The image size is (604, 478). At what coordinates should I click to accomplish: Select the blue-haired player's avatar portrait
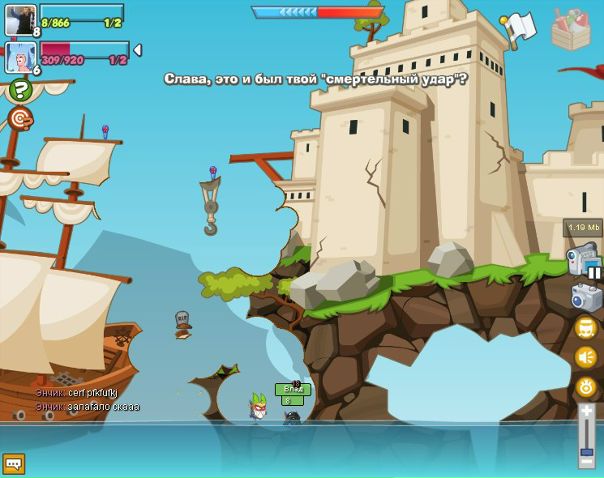coord(20,56)
